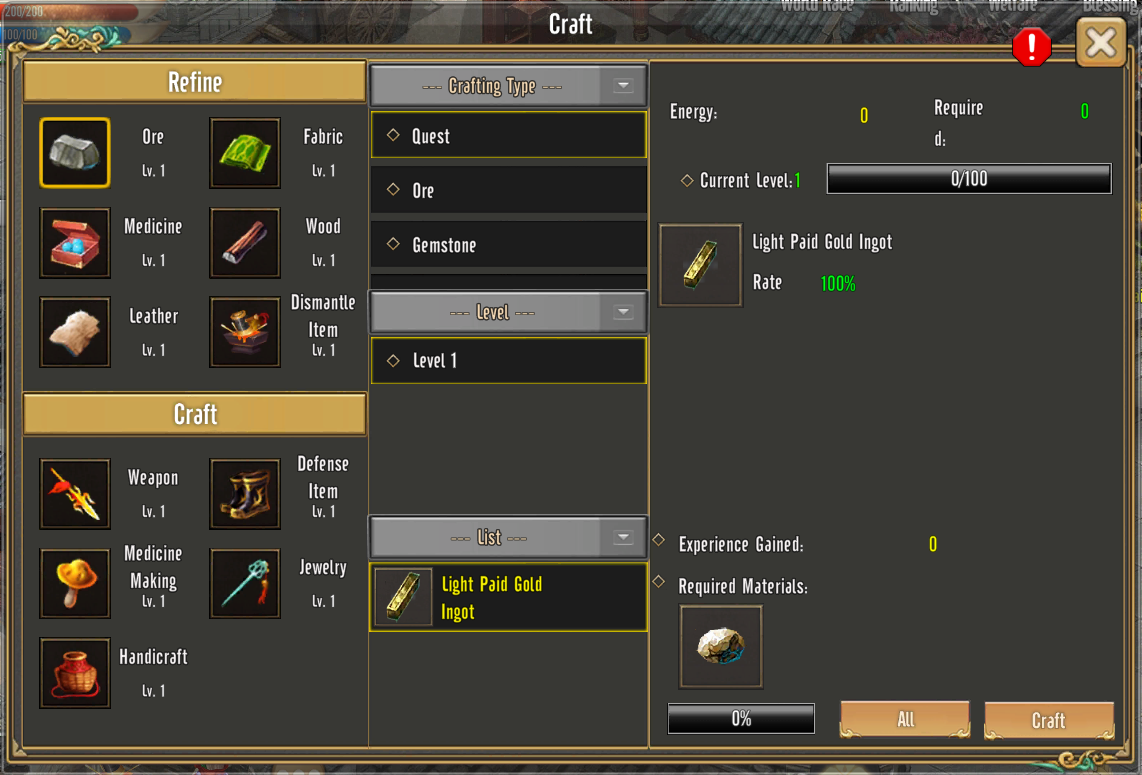
Task: Collapse the Crafting Type dropdown arrow
Action: coord(623,86)
